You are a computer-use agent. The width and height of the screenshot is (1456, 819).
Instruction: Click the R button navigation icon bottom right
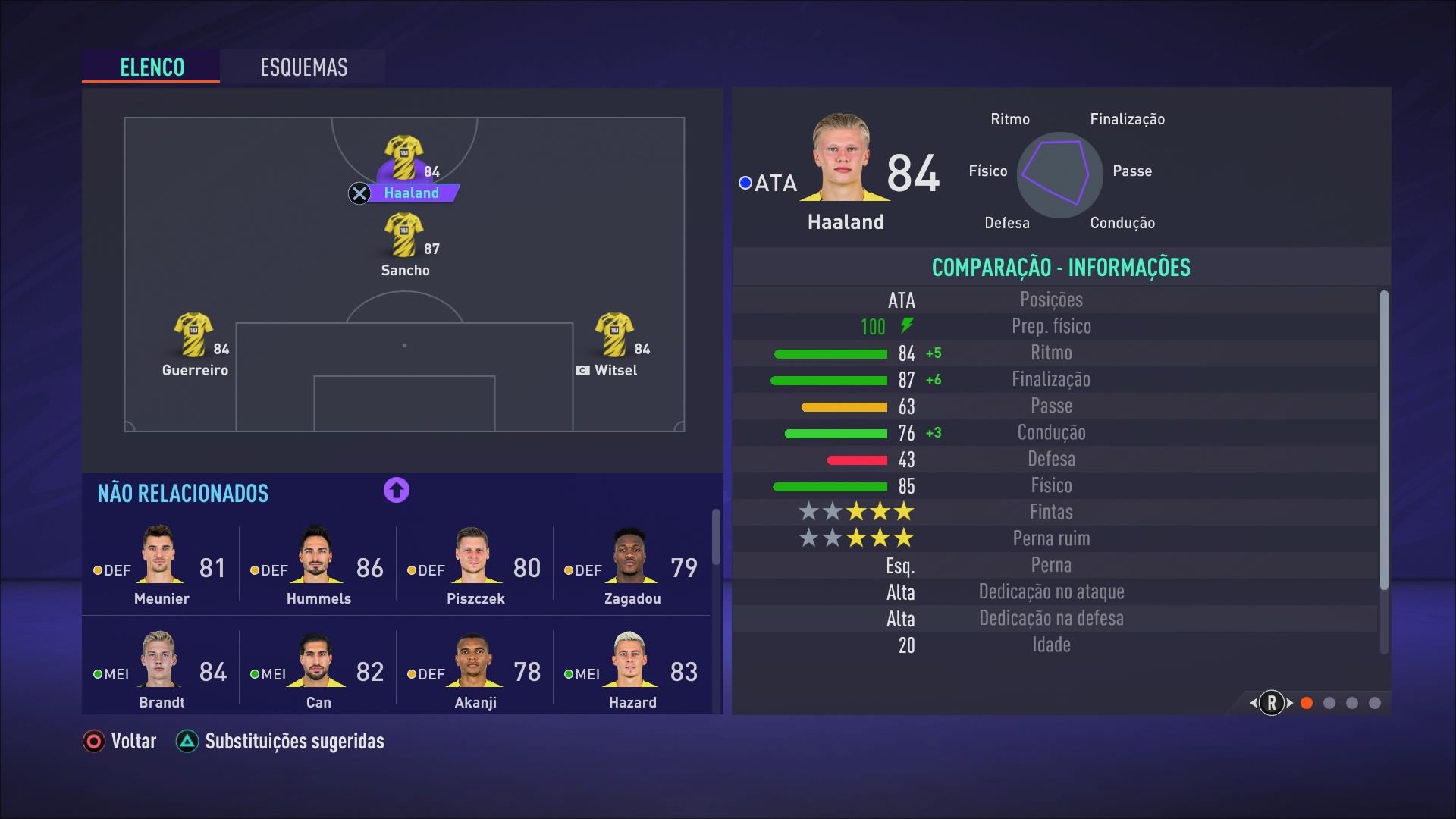(x=1272, y=704)
